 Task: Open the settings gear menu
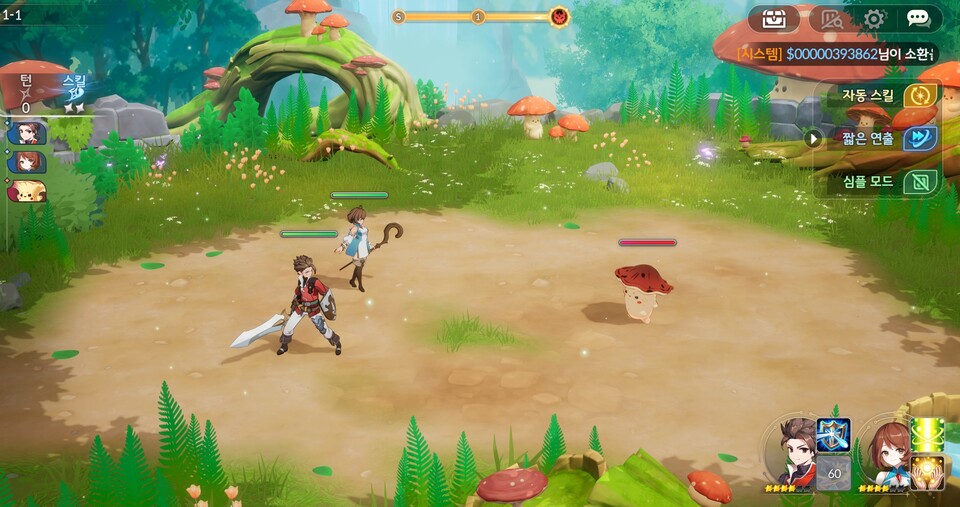(875, 18)
